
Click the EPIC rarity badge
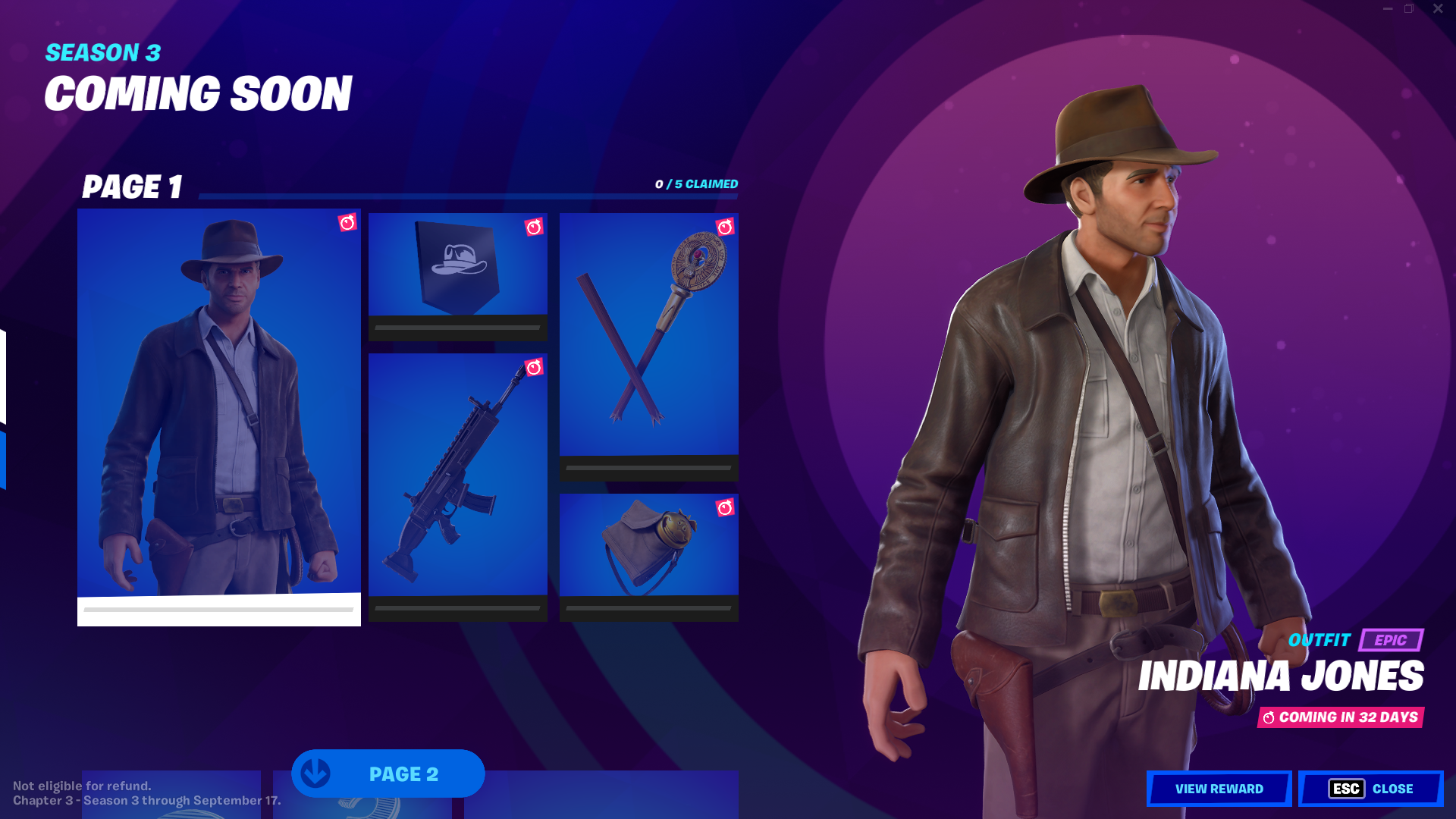1392,641
